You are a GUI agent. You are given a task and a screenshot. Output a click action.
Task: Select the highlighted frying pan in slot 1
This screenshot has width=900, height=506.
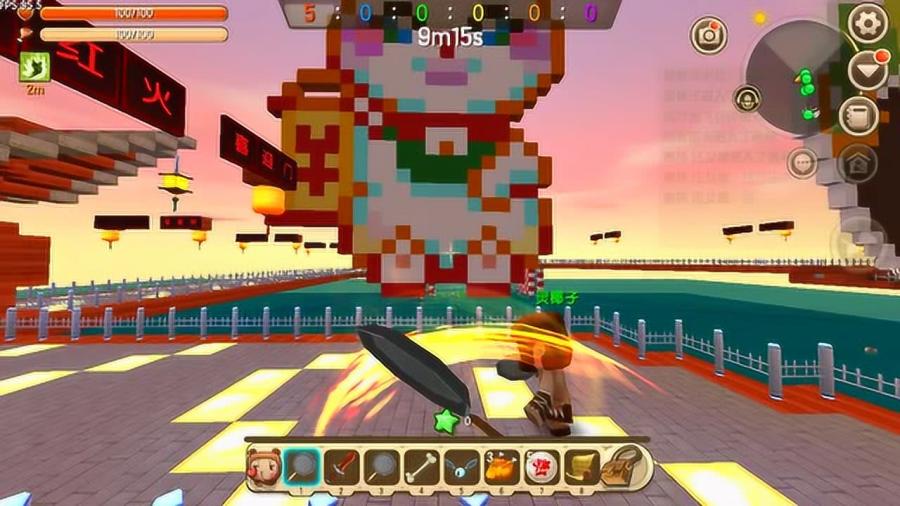point(301,467)
